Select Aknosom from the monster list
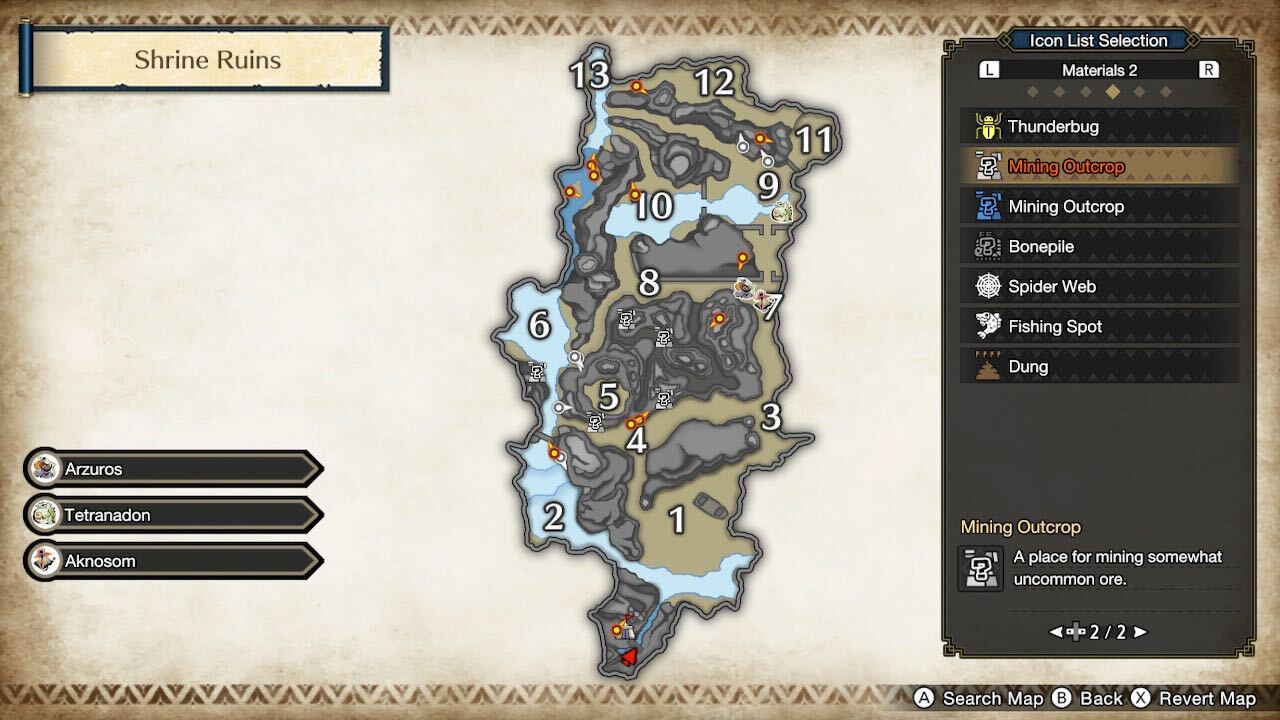 170,560
